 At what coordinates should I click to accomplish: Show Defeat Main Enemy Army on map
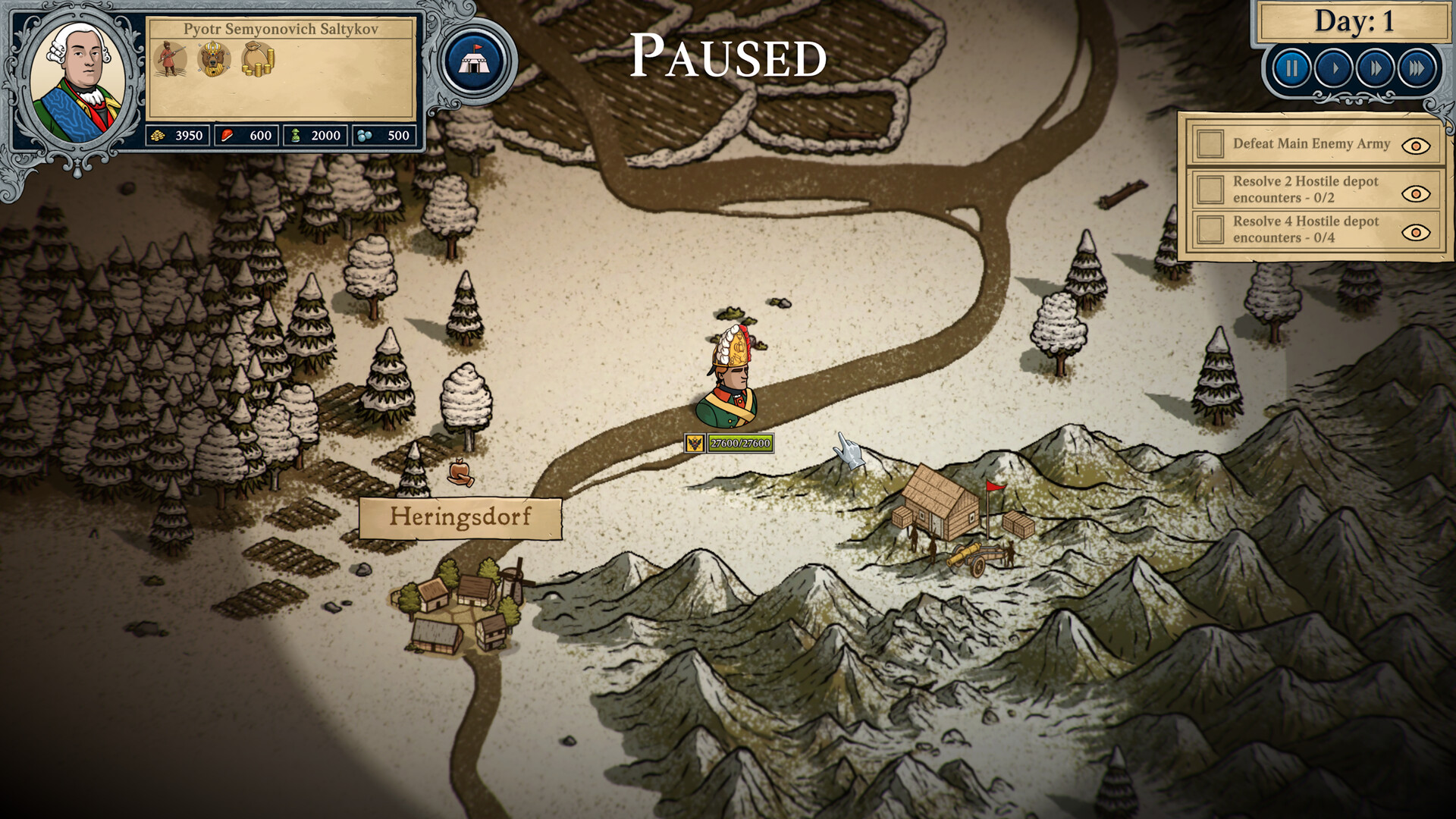(1415, 146)
